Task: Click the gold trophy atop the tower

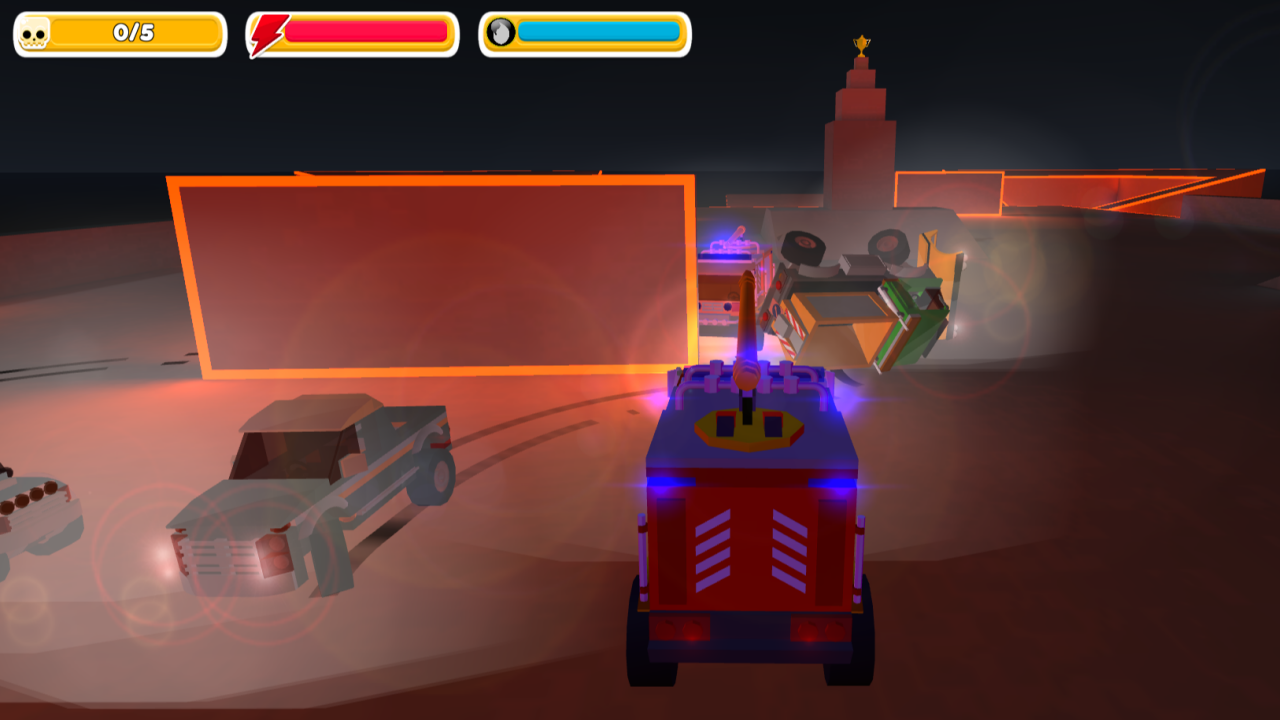Action: [x=864, y=44]
